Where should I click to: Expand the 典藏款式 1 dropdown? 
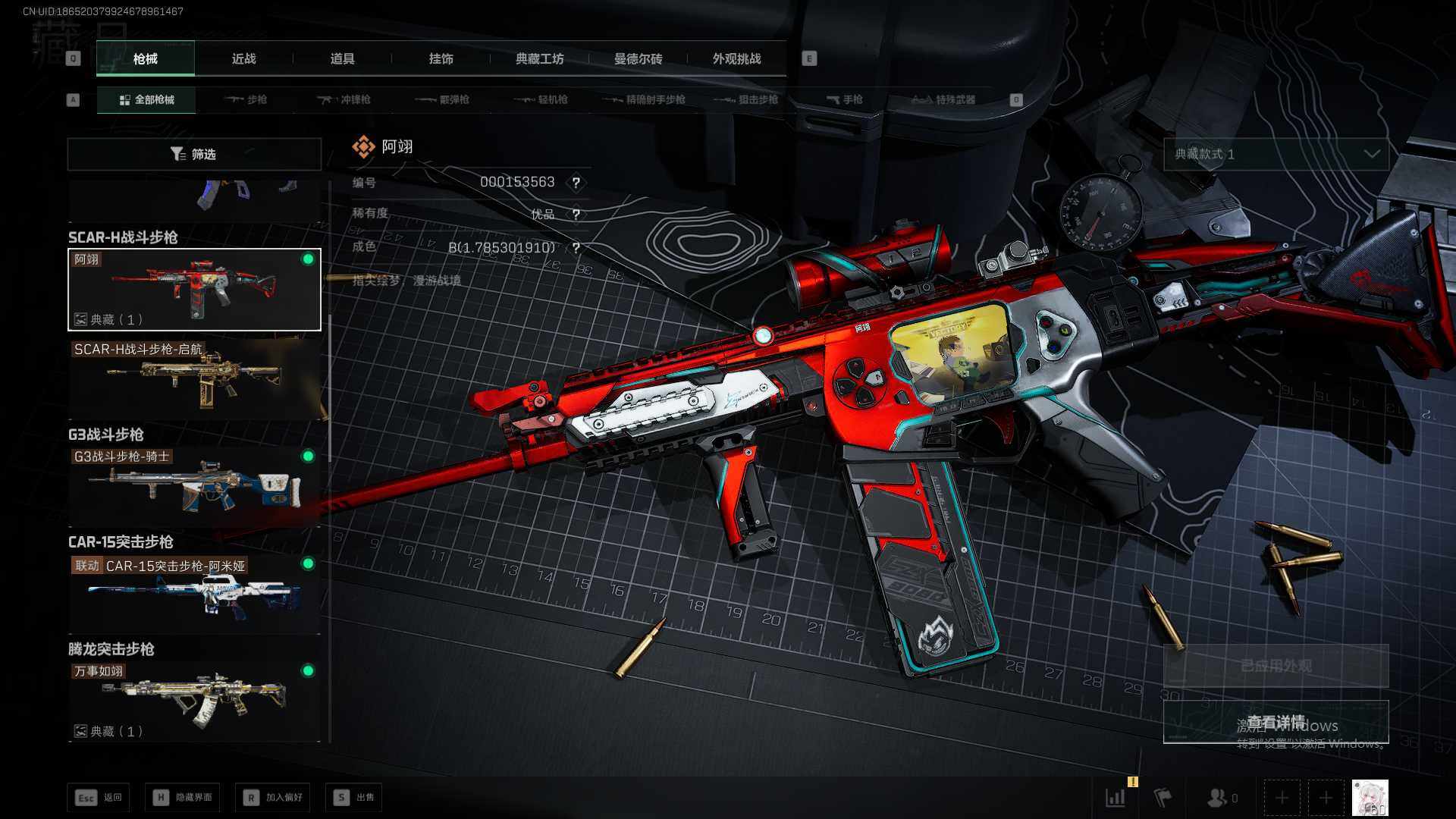[1276, 155]
